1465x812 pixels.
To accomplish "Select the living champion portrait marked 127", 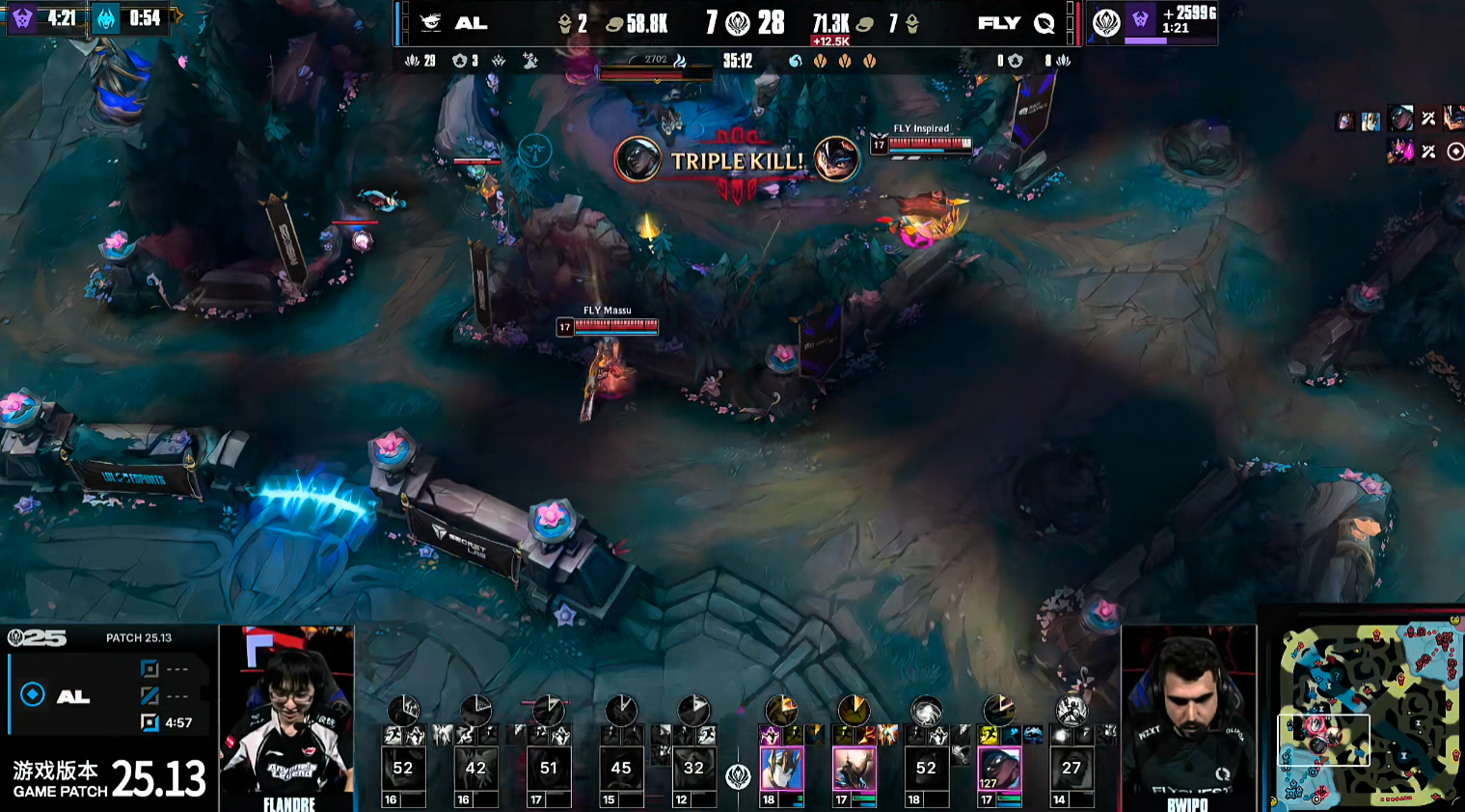I will (x=999, y=770).
